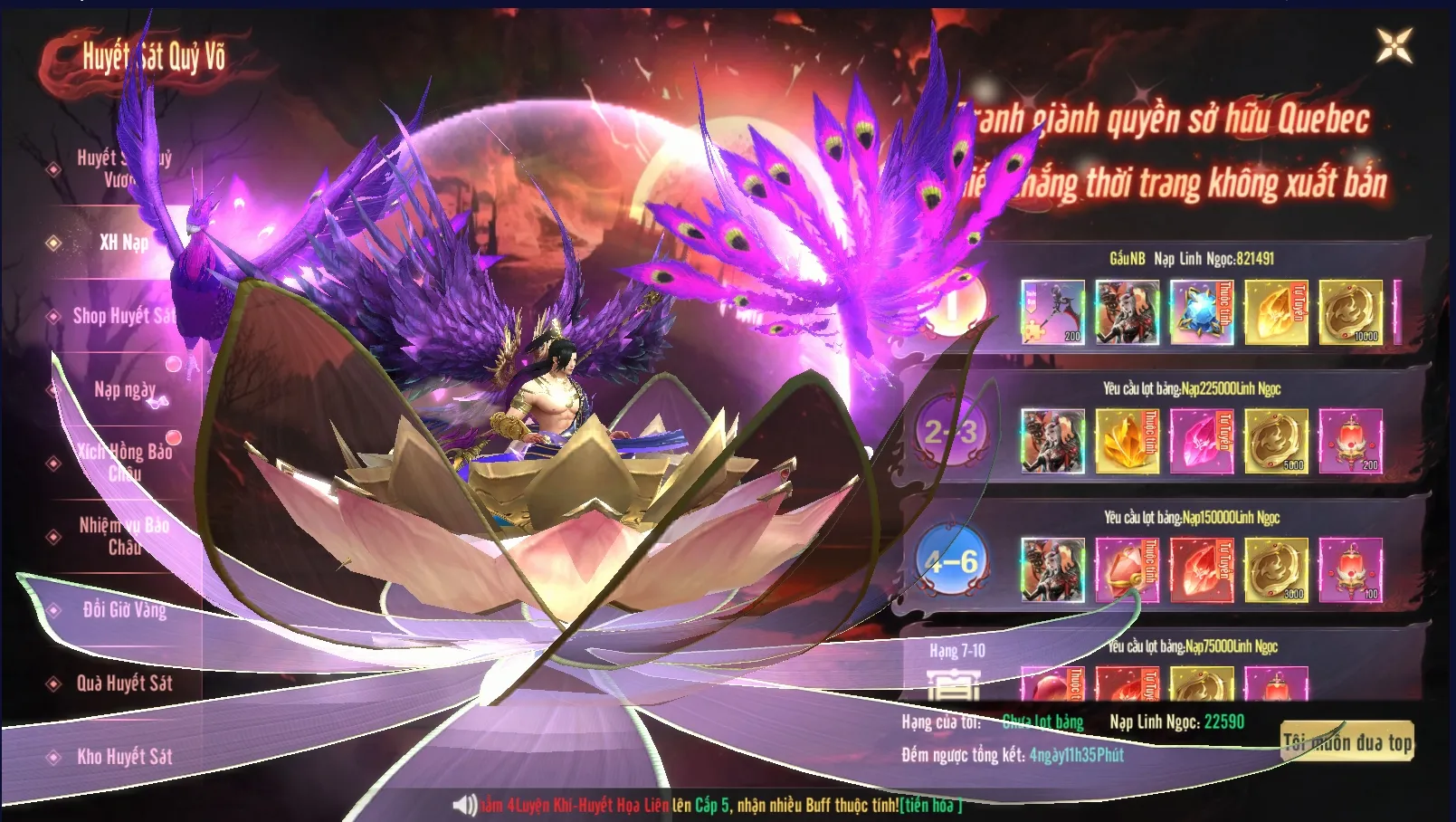The image size is (1456, 822).
Task: Inspect the gold coin reward showing 10000
Action: tap(1350, 312)
